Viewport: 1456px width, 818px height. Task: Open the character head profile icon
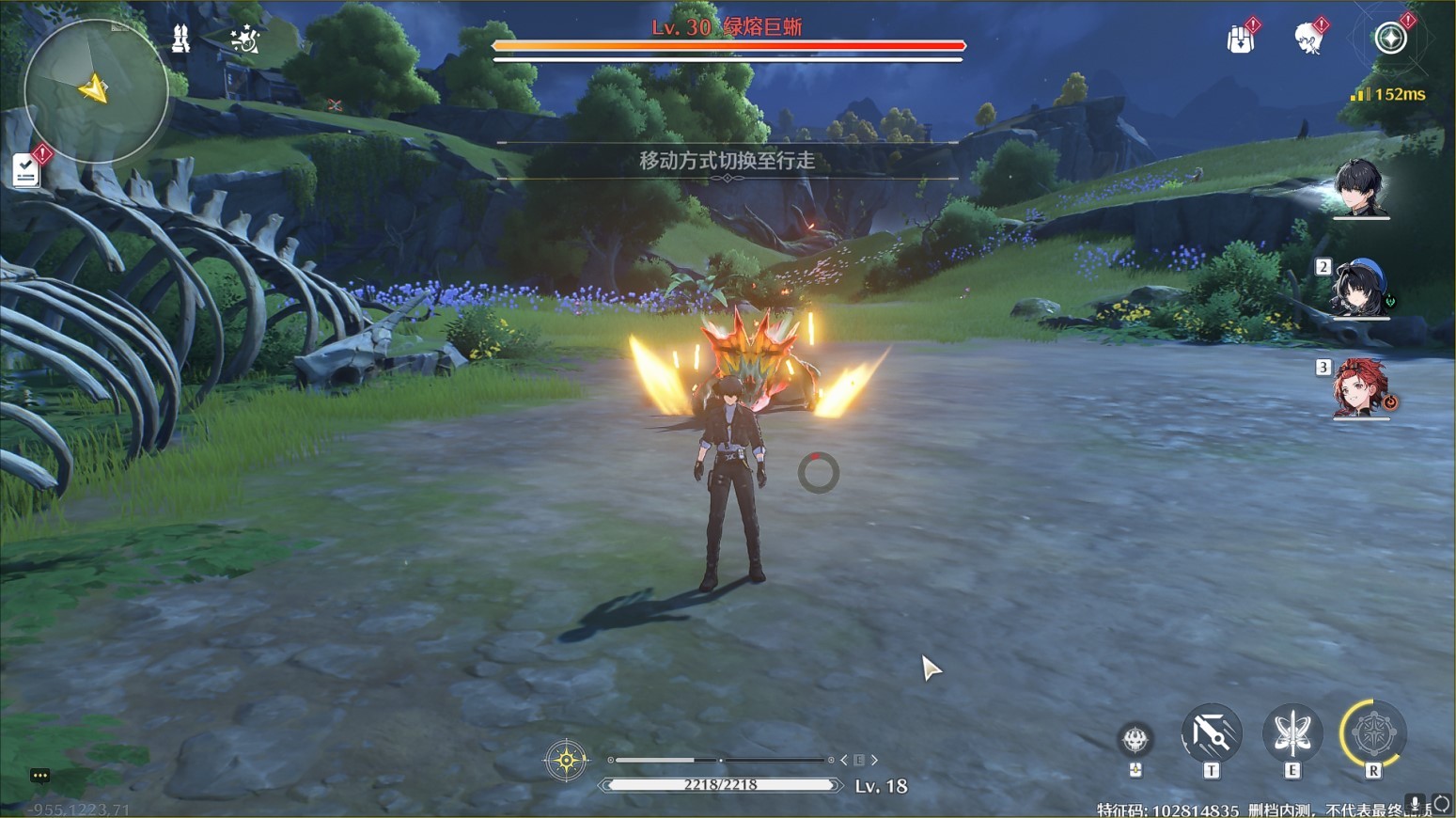(1307, 39)
